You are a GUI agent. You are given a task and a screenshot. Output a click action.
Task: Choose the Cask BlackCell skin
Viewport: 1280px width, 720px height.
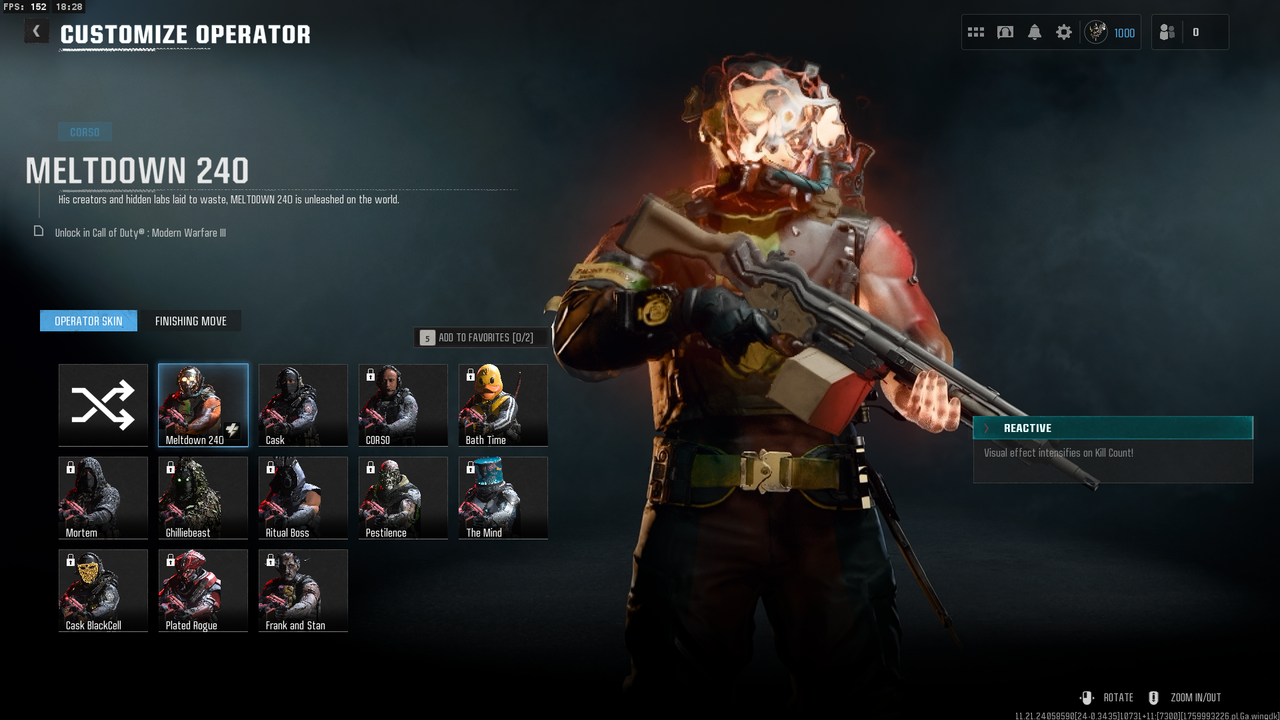tap(103, 591)
